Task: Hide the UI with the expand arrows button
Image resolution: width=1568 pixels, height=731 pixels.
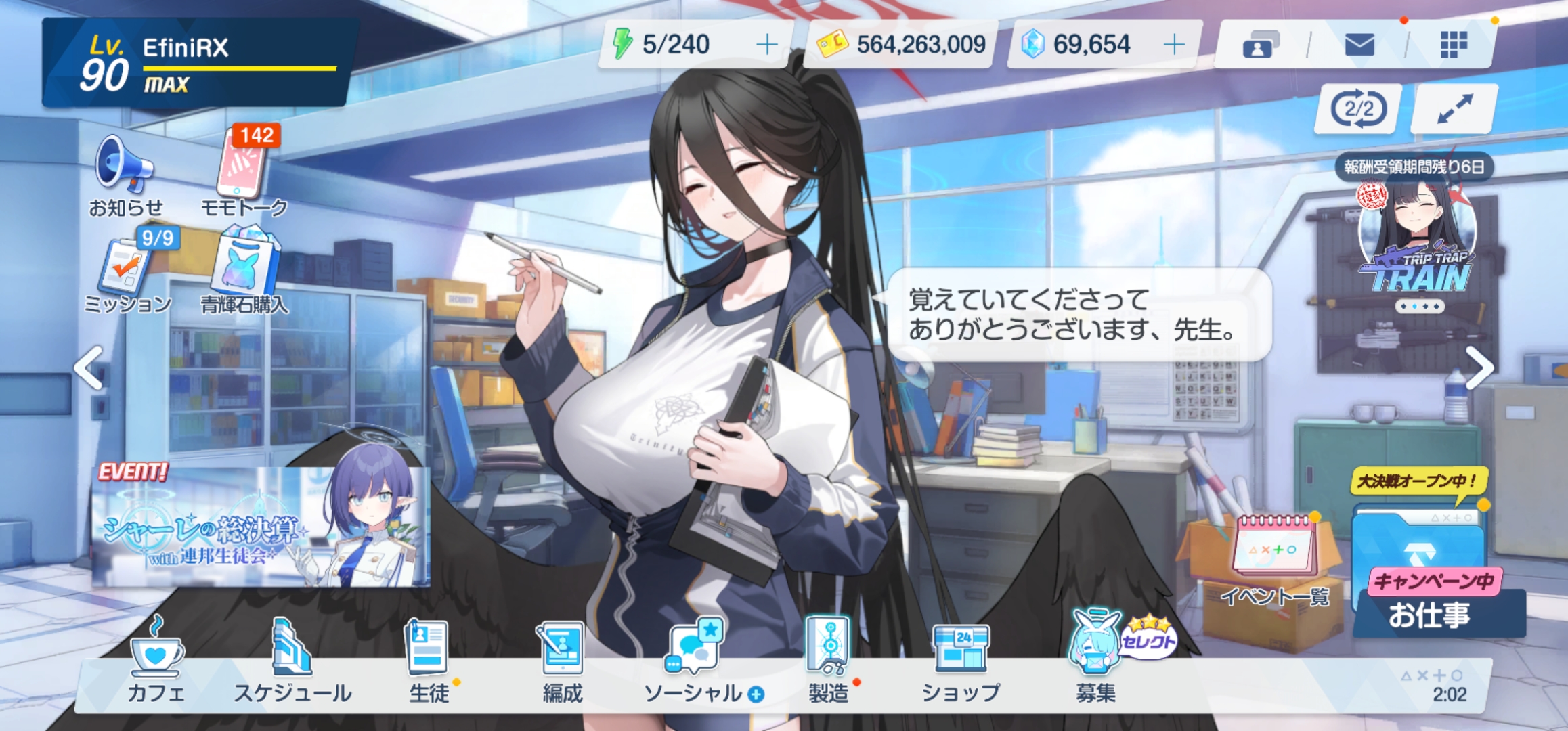Action: pos(1454,108)
